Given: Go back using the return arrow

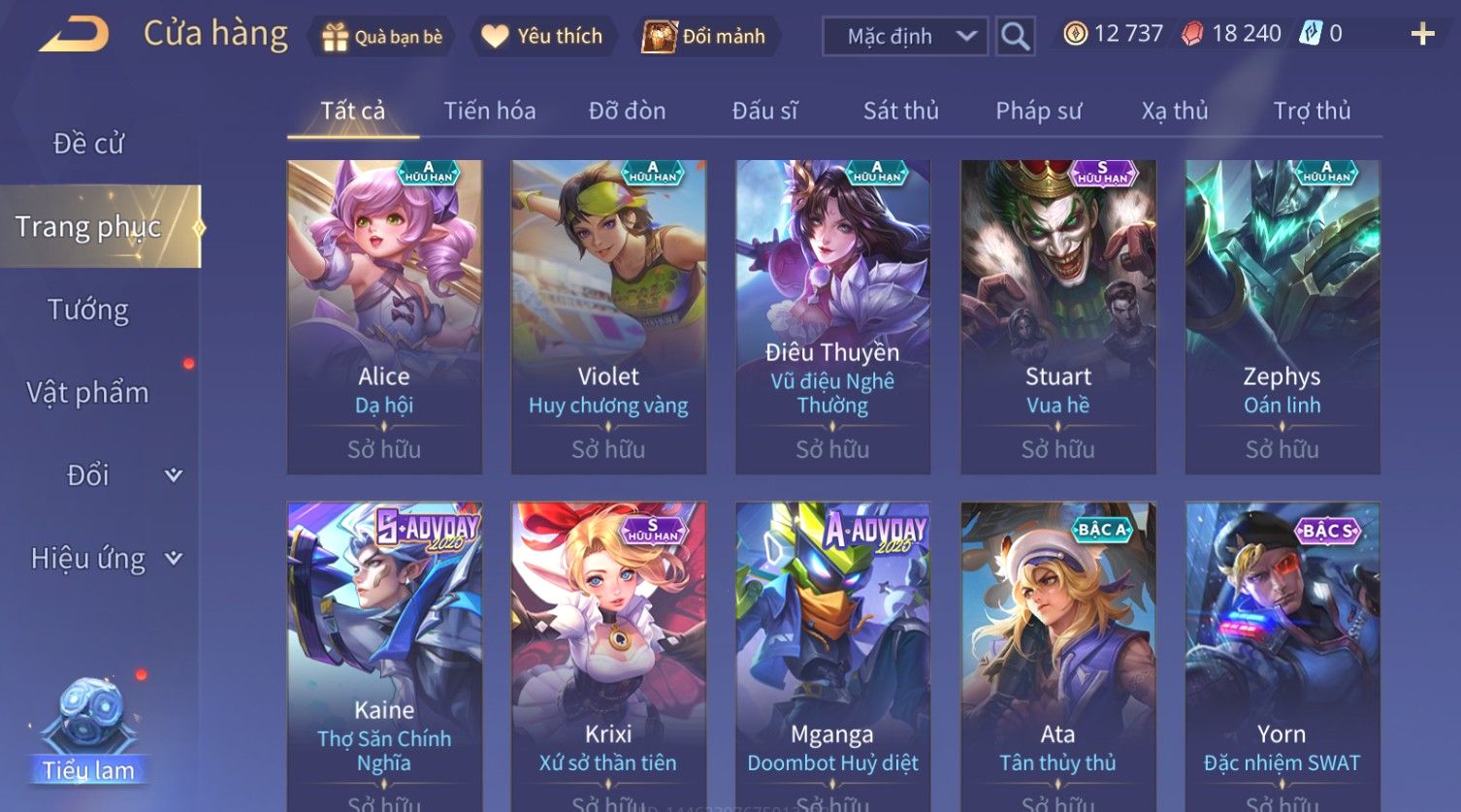Looking at the screenshot, I should point(74,35).
